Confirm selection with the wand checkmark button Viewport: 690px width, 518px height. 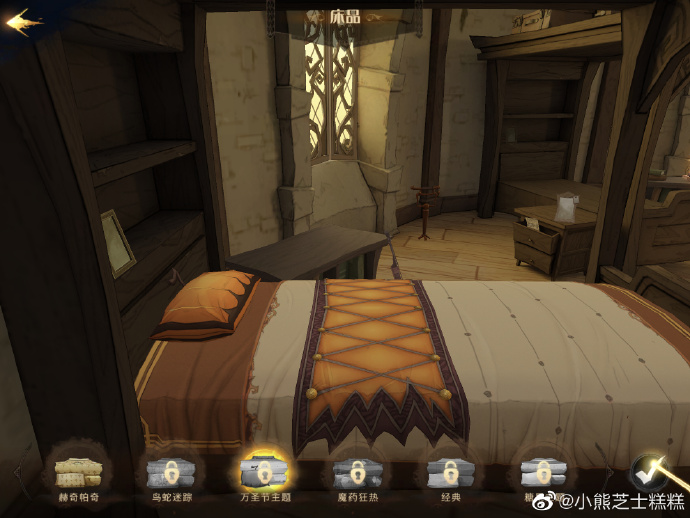[x=651, y=471]
